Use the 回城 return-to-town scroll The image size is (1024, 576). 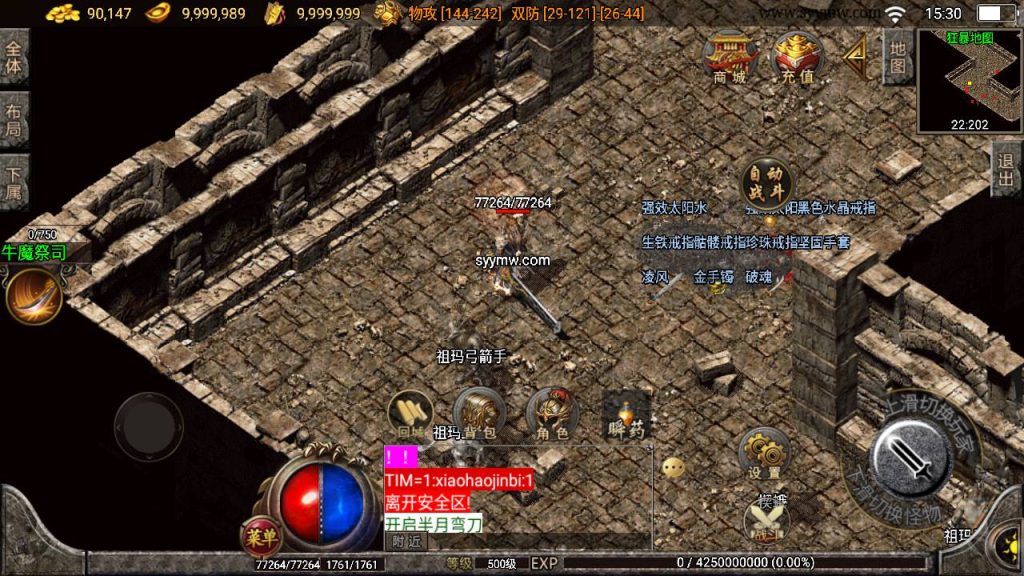click(x=410, y=412)
